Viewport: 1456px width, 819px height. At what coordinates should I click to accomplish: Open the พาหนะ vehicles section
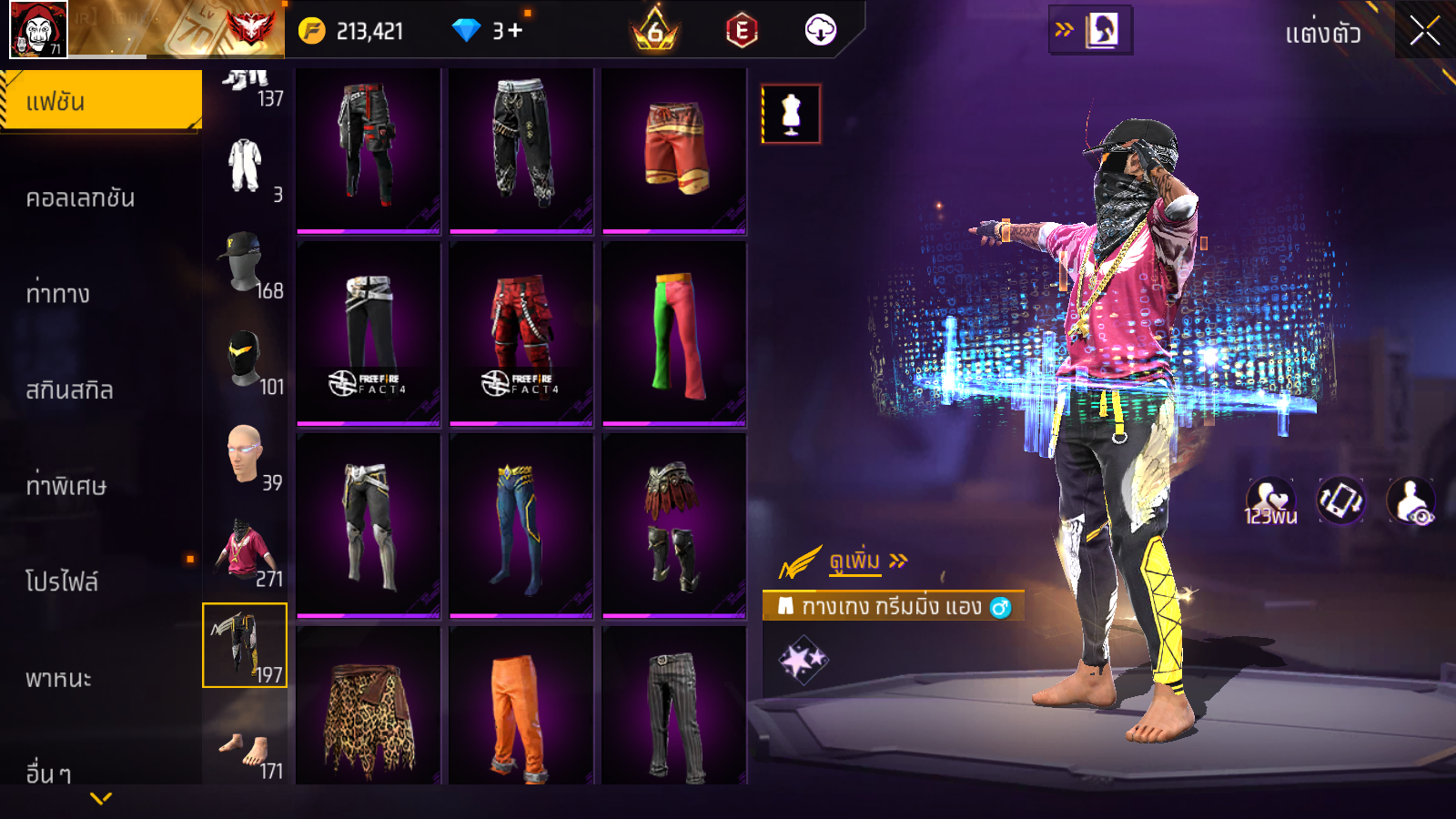coord(58,679)
